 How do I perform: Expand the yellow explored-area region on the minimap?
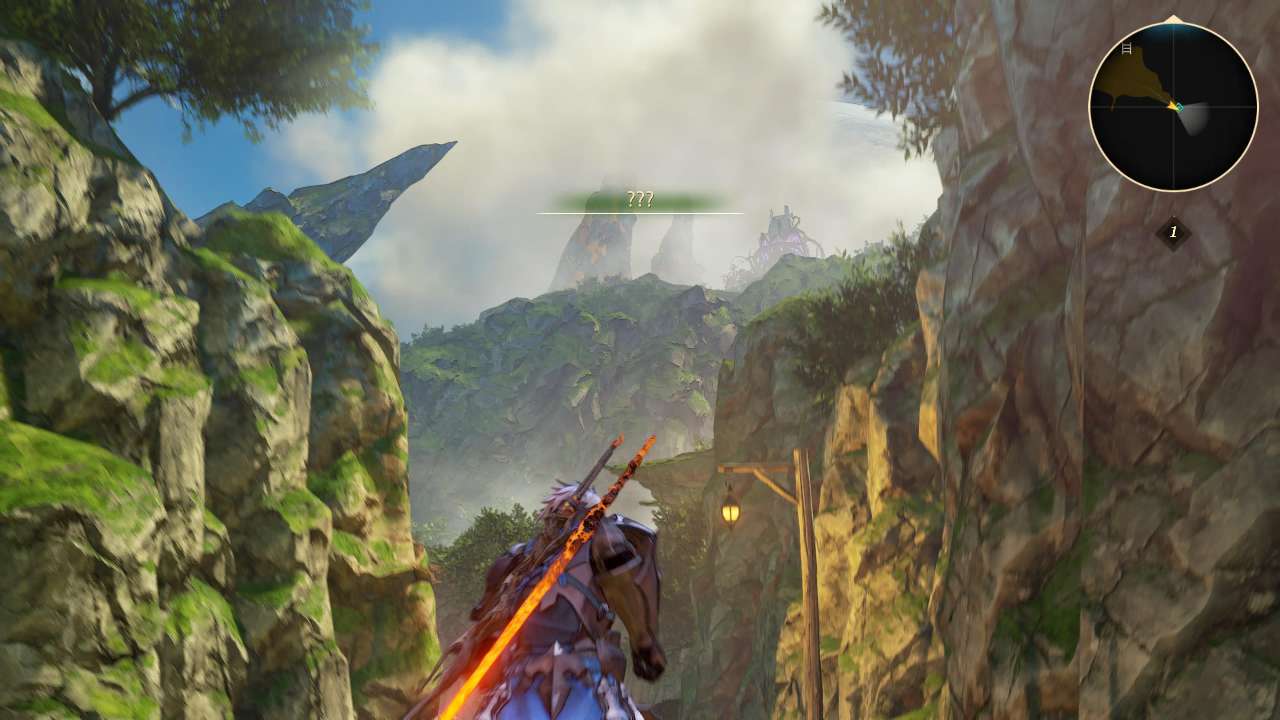(1128, 76)
